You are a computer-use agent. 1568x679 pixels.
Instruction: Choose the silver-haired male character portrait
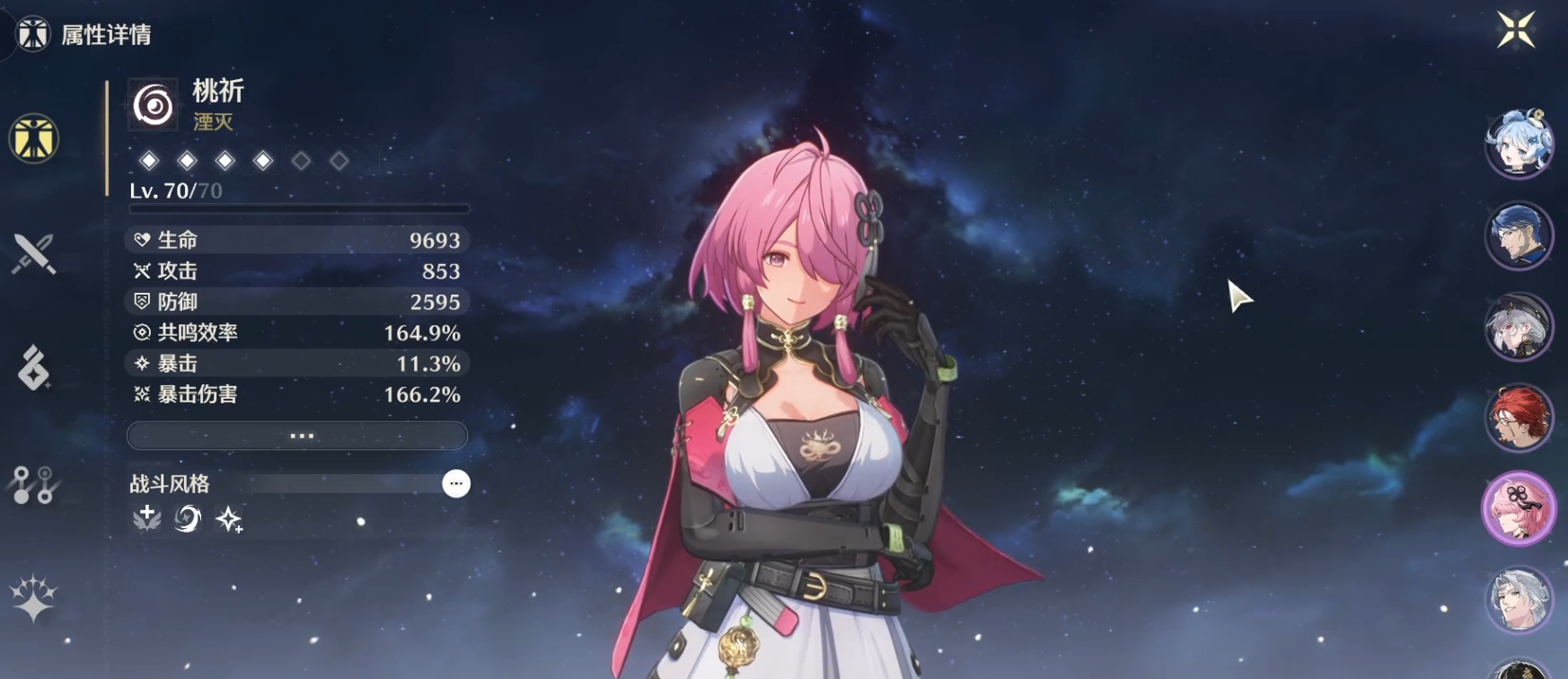pyautogui.click(x=1519, y=599)
